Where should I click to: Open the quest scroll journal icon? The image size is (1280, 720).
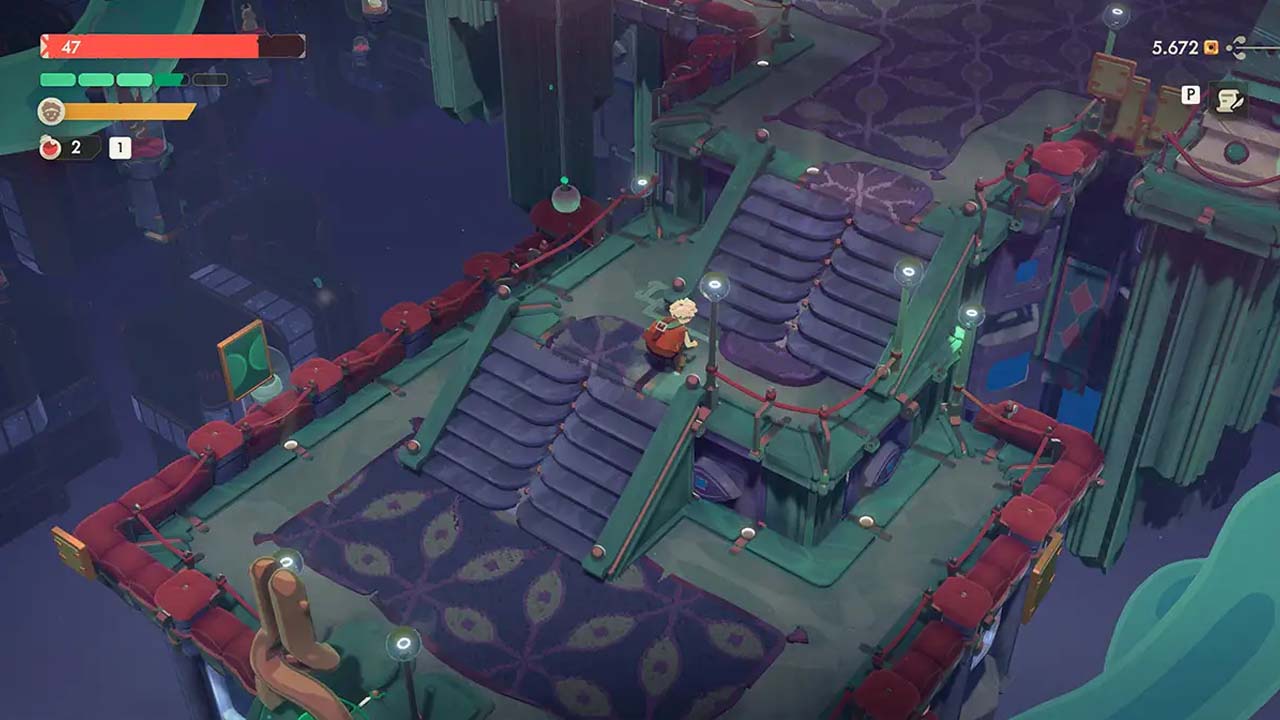coord(1226,99)
